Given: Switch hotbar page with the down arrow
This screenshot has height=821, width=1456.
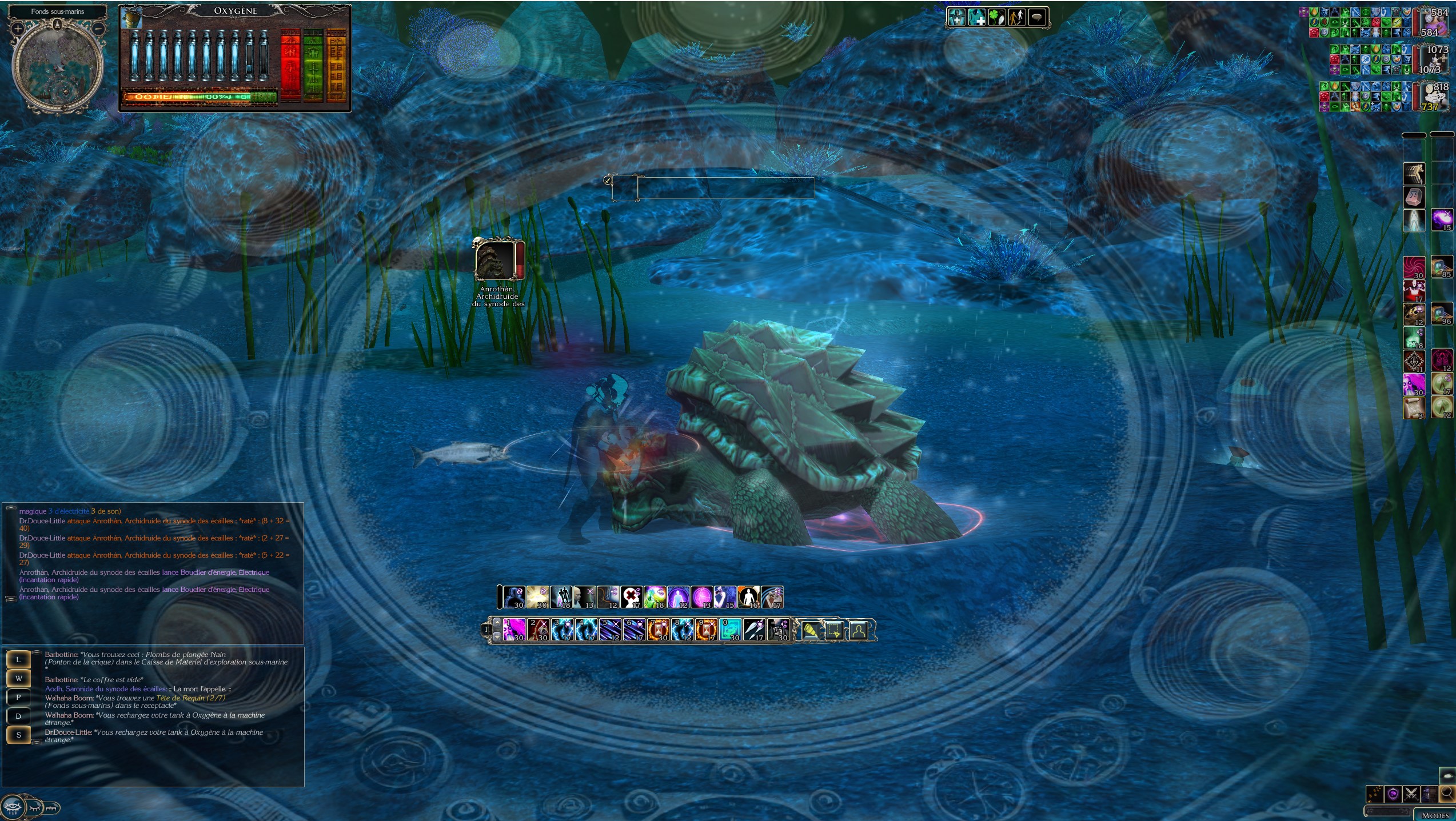Looking at the screenshot, I should point(497,636).
